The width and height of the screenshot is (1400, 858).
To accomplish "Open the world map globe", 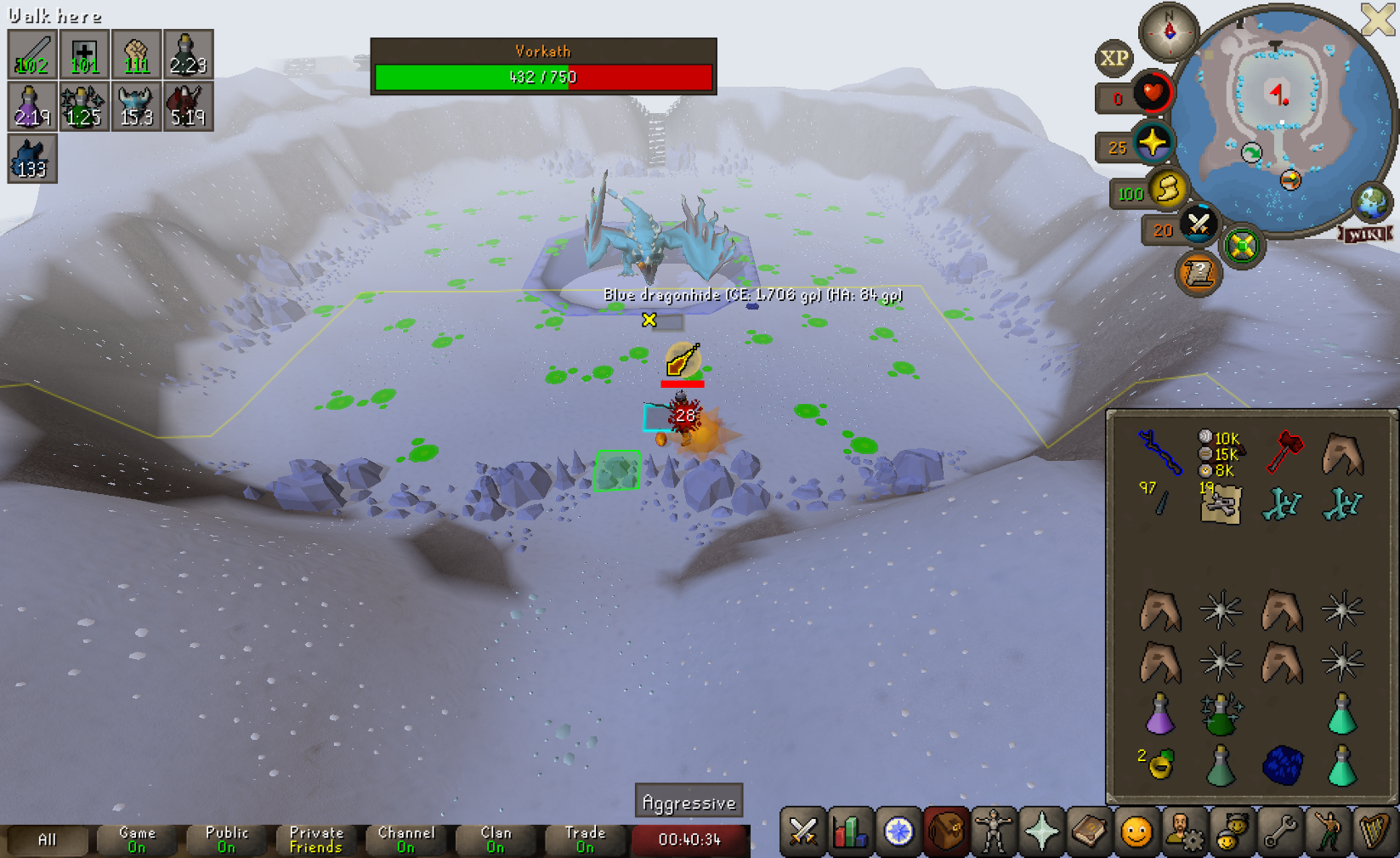I will (1372, 202).
